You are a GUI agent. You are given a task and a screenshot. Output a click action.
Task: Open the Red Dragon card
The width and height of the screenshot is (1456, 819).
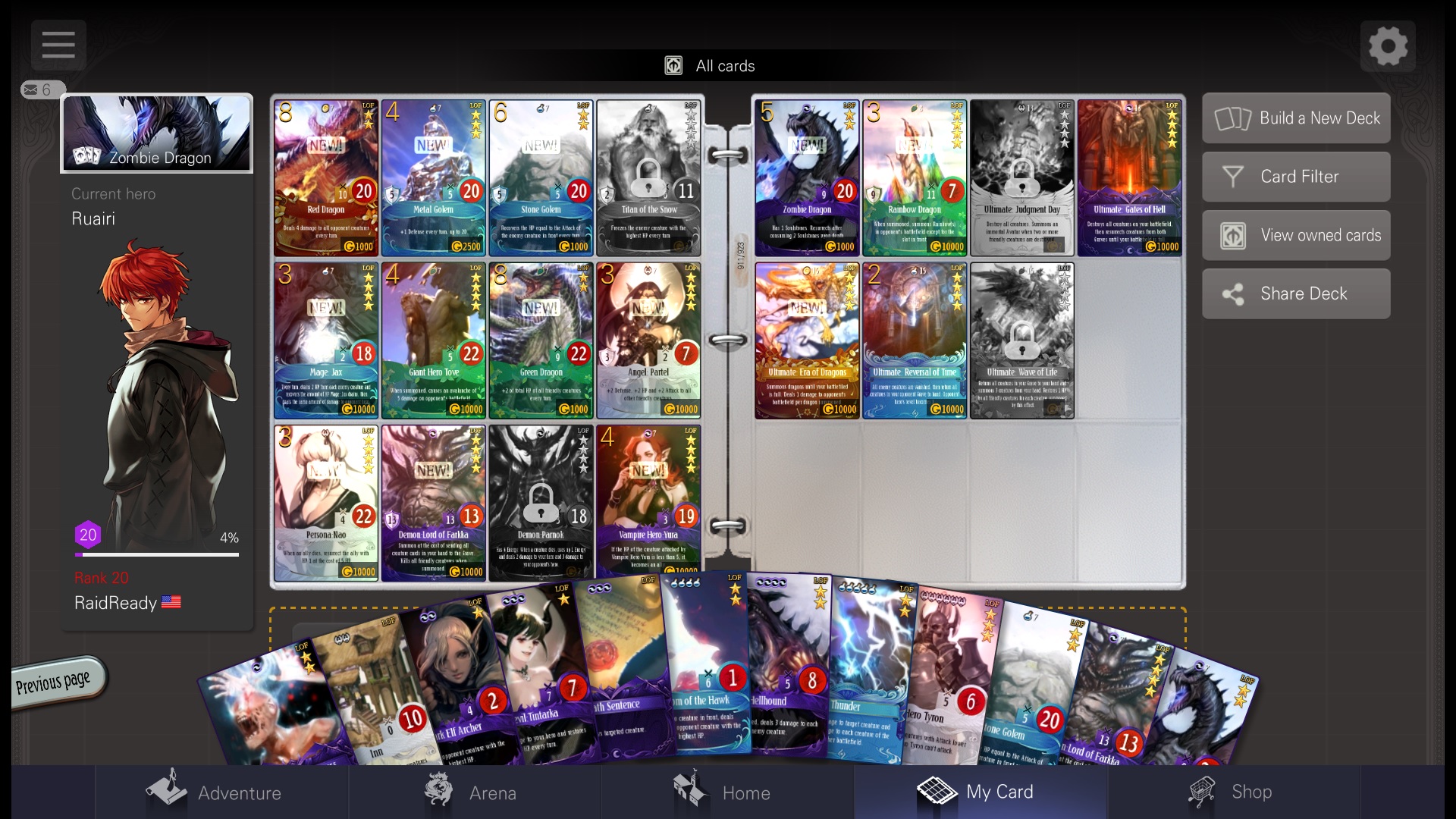pos(325,177)
